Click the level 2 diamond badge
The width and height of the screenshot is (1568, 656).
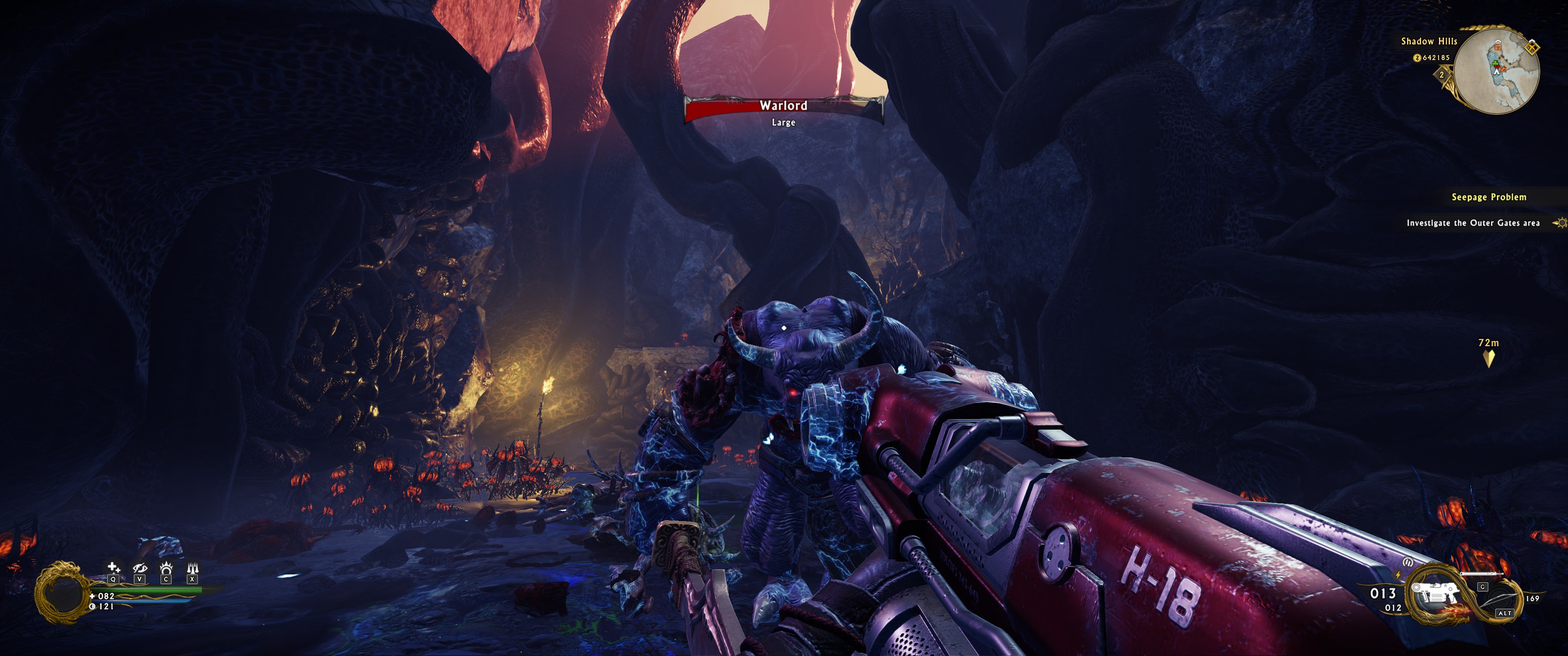[1441, 76]
